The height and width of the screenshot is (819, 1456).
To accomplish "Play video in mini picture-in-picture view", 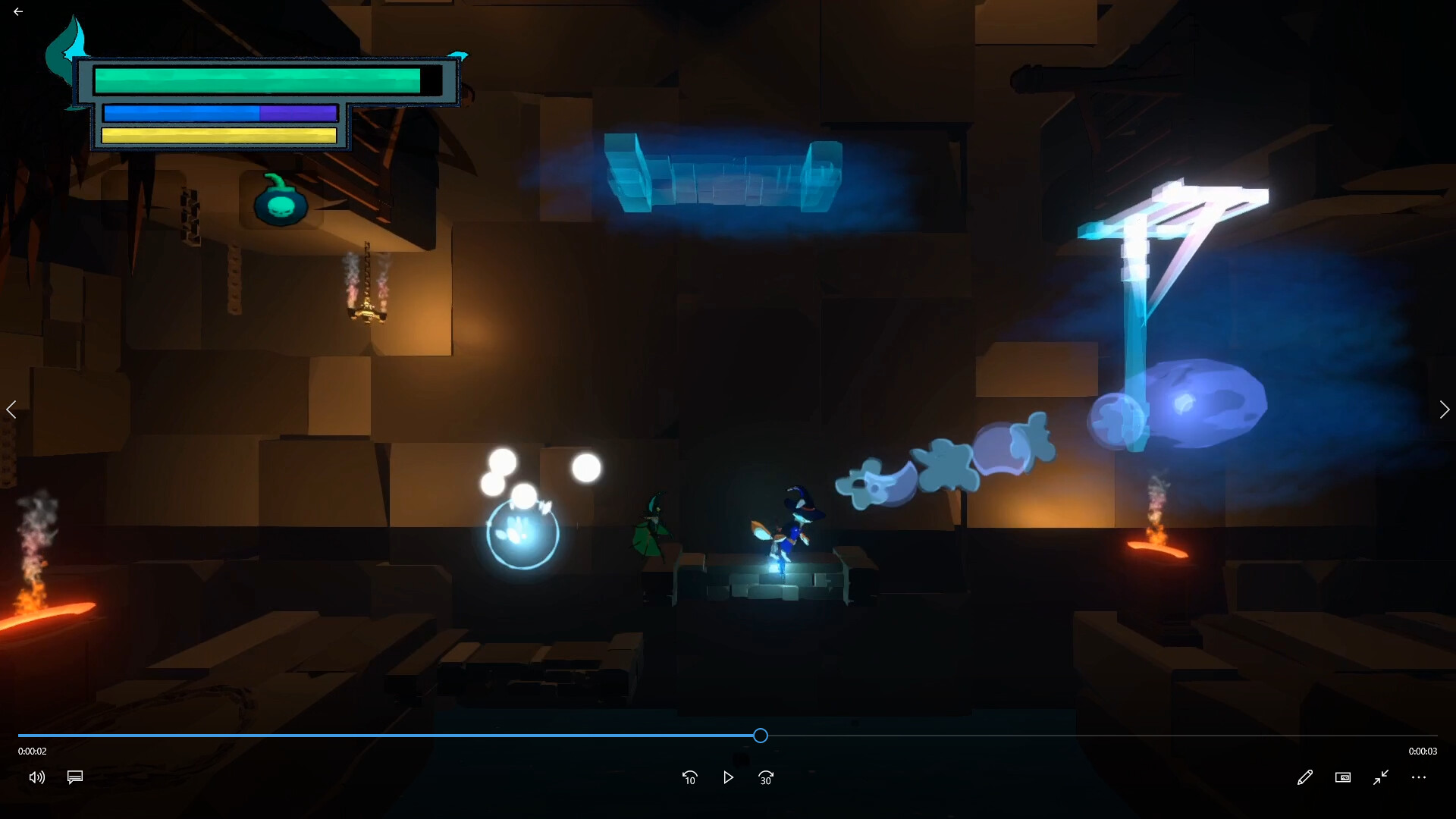I will [x=1343, y=777].
